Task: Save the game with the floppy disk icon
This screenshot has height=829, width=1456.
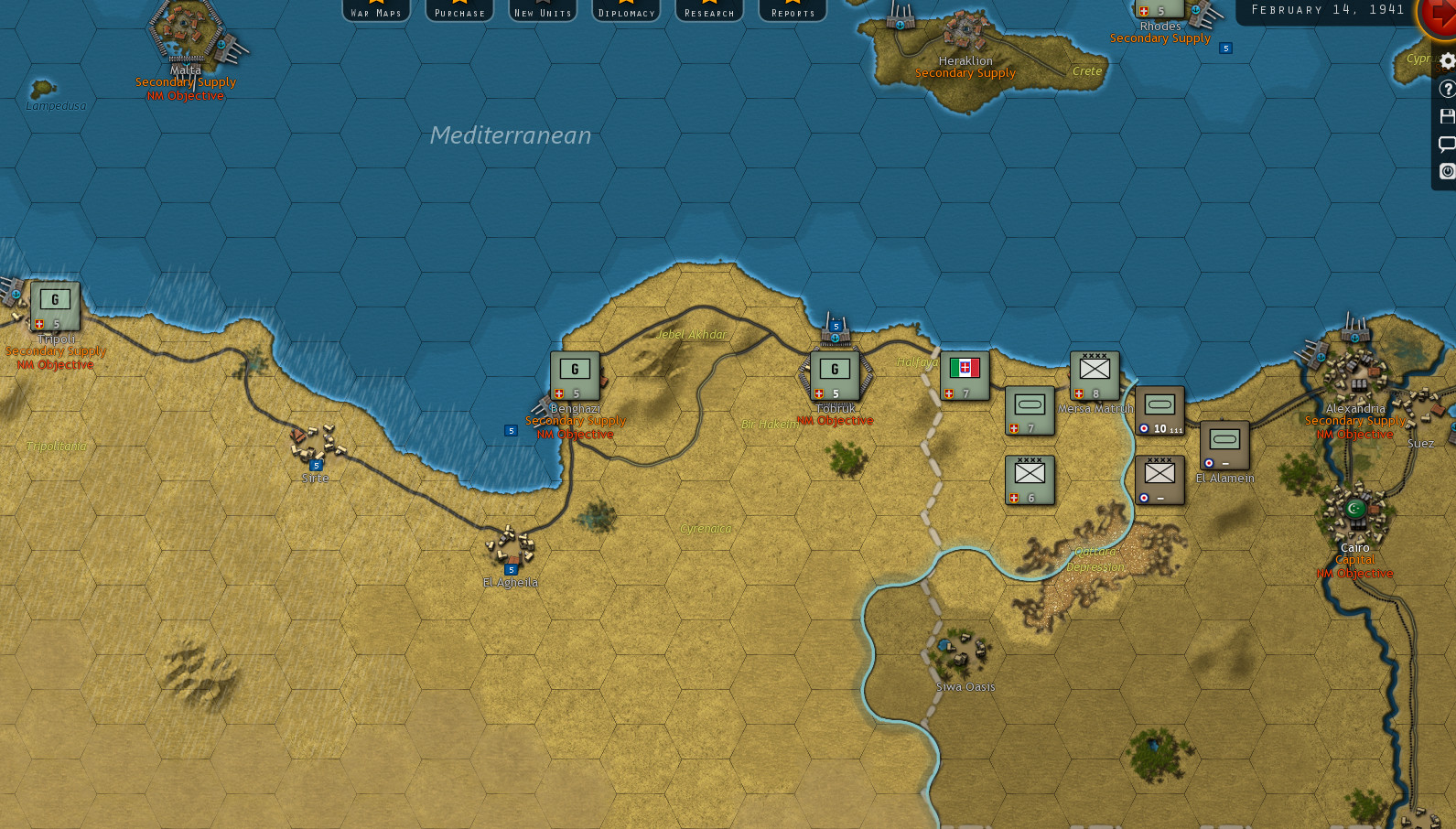Action: (x=1447, y=116)
